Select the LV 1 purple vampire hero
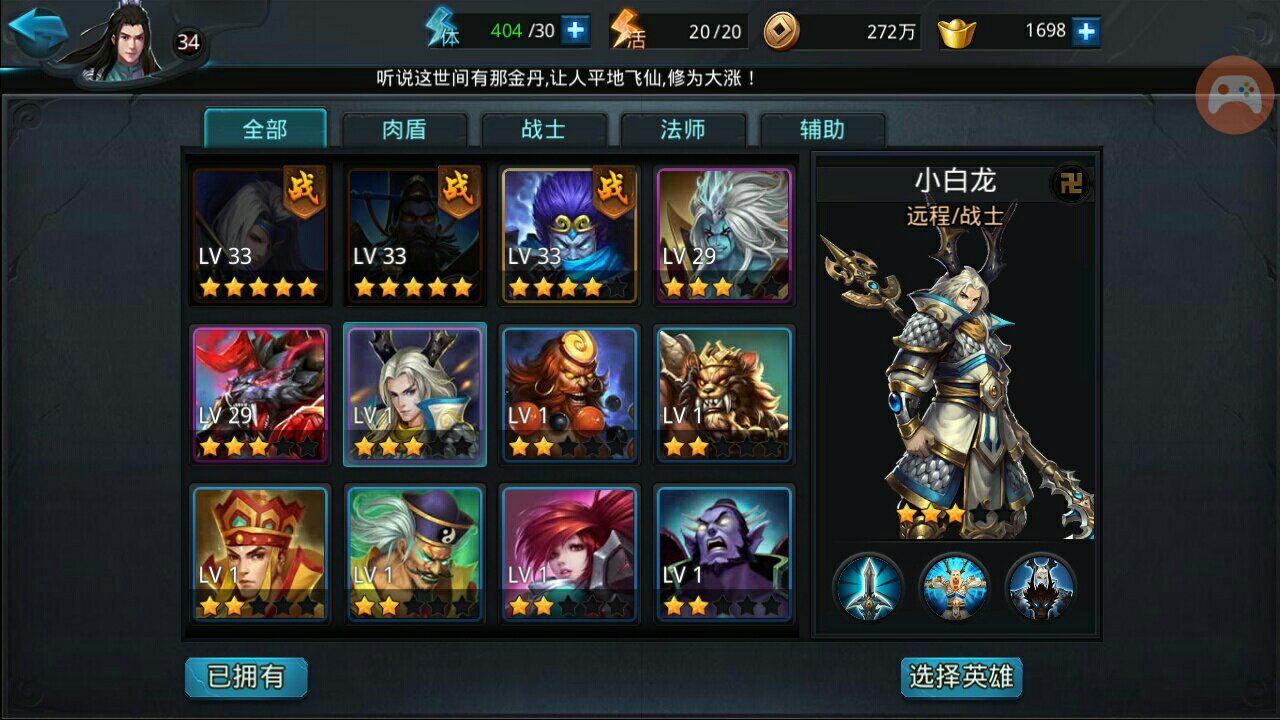 click(724, 551)
